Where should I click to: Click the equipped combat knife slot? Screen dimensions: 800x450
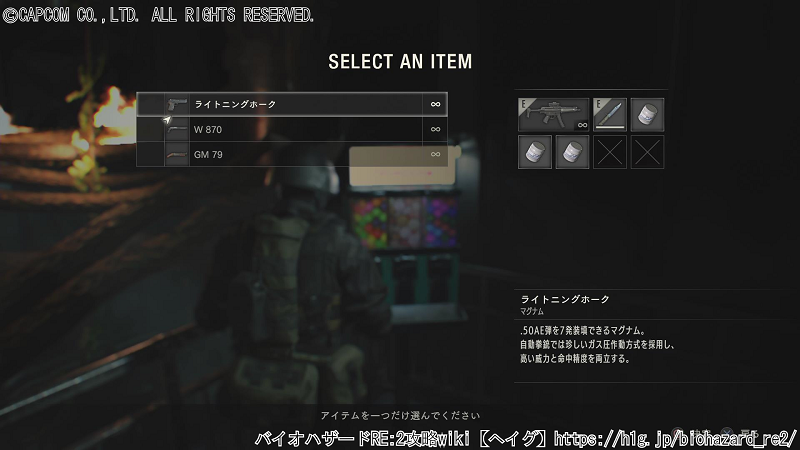coord(609,114)
